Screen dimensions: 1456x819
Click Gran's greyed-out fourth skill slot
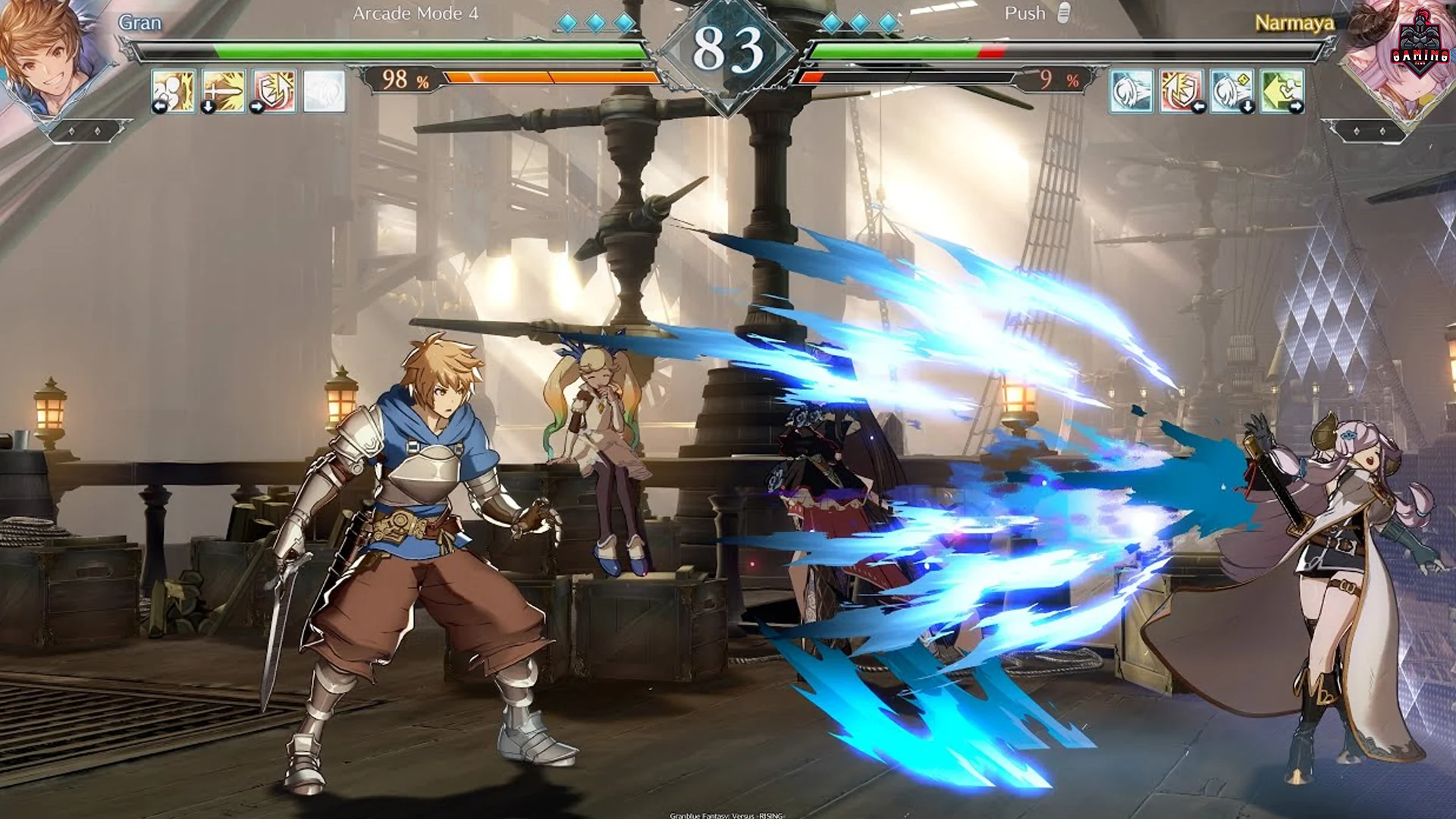(x=322, y=93)
